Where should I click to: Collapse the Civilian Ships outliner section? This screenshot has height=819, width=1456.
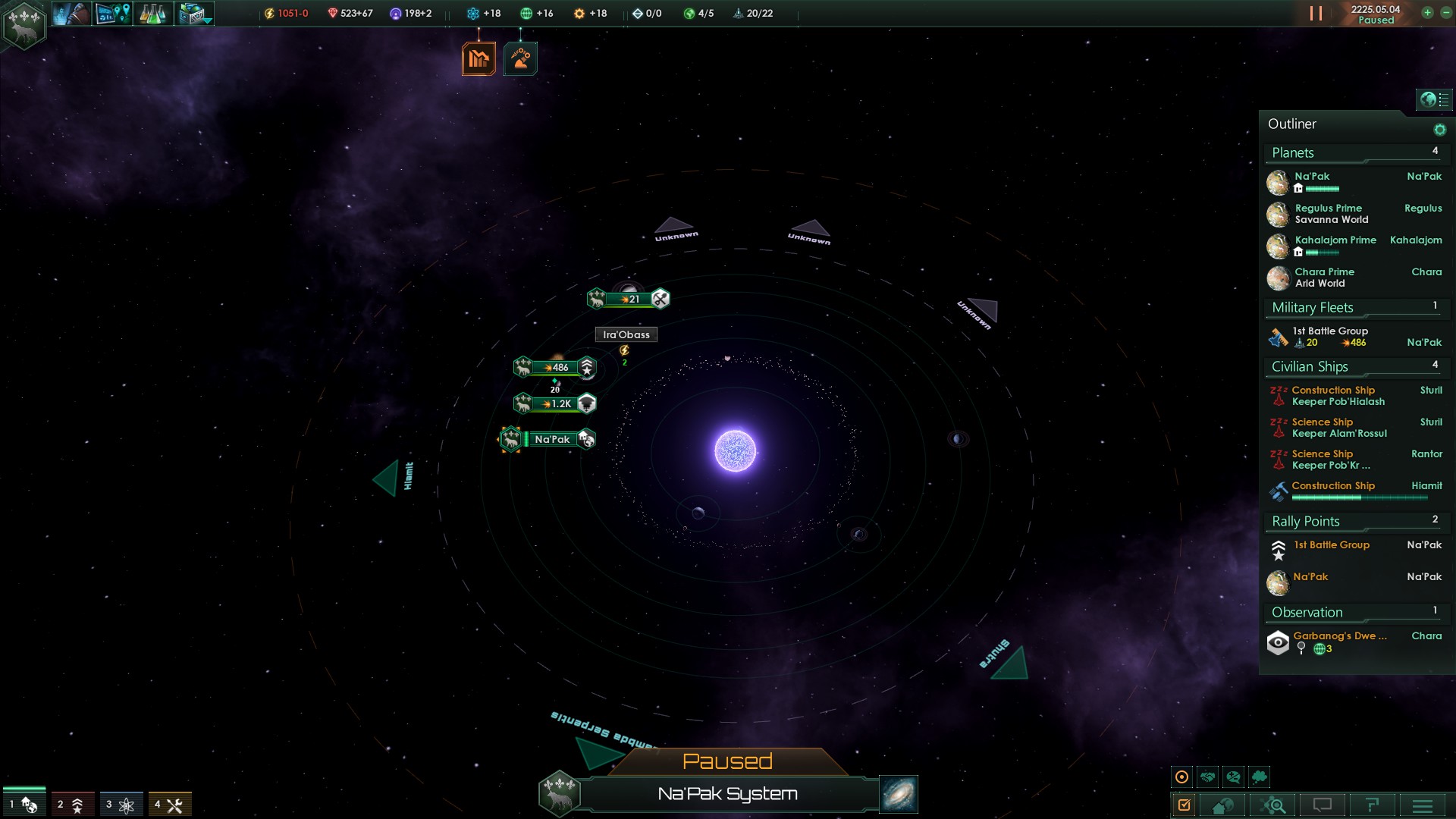click(1310, 367)
